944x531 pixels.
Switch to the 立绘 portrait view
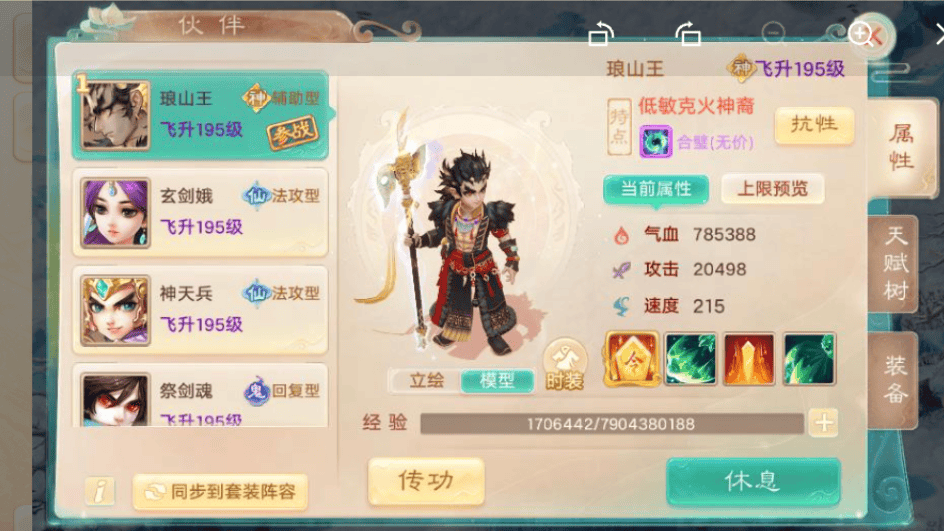pos(425,380)
